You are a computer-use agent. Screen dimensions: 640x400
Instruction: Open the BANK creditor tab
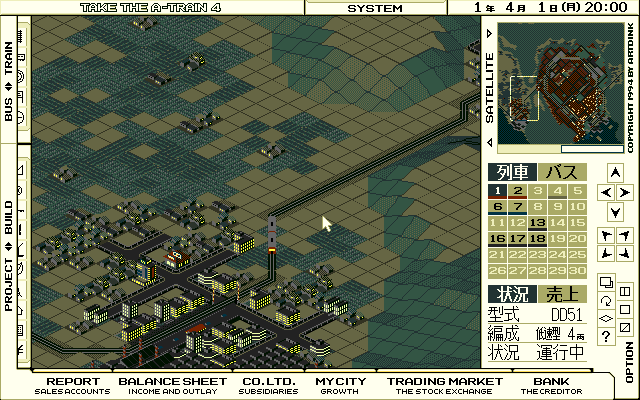pyautogui.click(x=551, y=386)
